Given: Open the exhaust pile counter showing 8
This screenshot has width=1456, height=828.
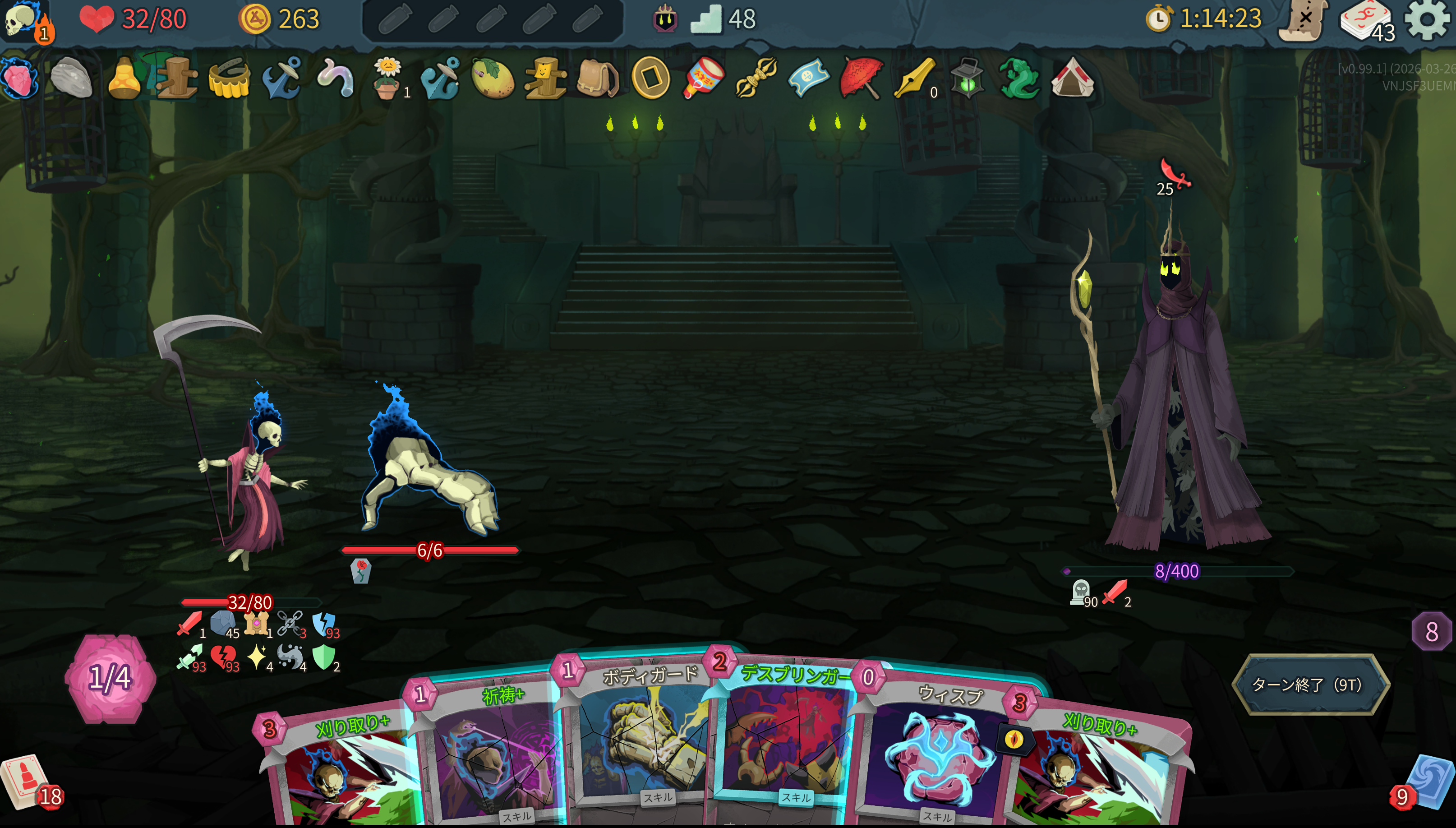Looking at the screenshot, I should [1431, 631].
